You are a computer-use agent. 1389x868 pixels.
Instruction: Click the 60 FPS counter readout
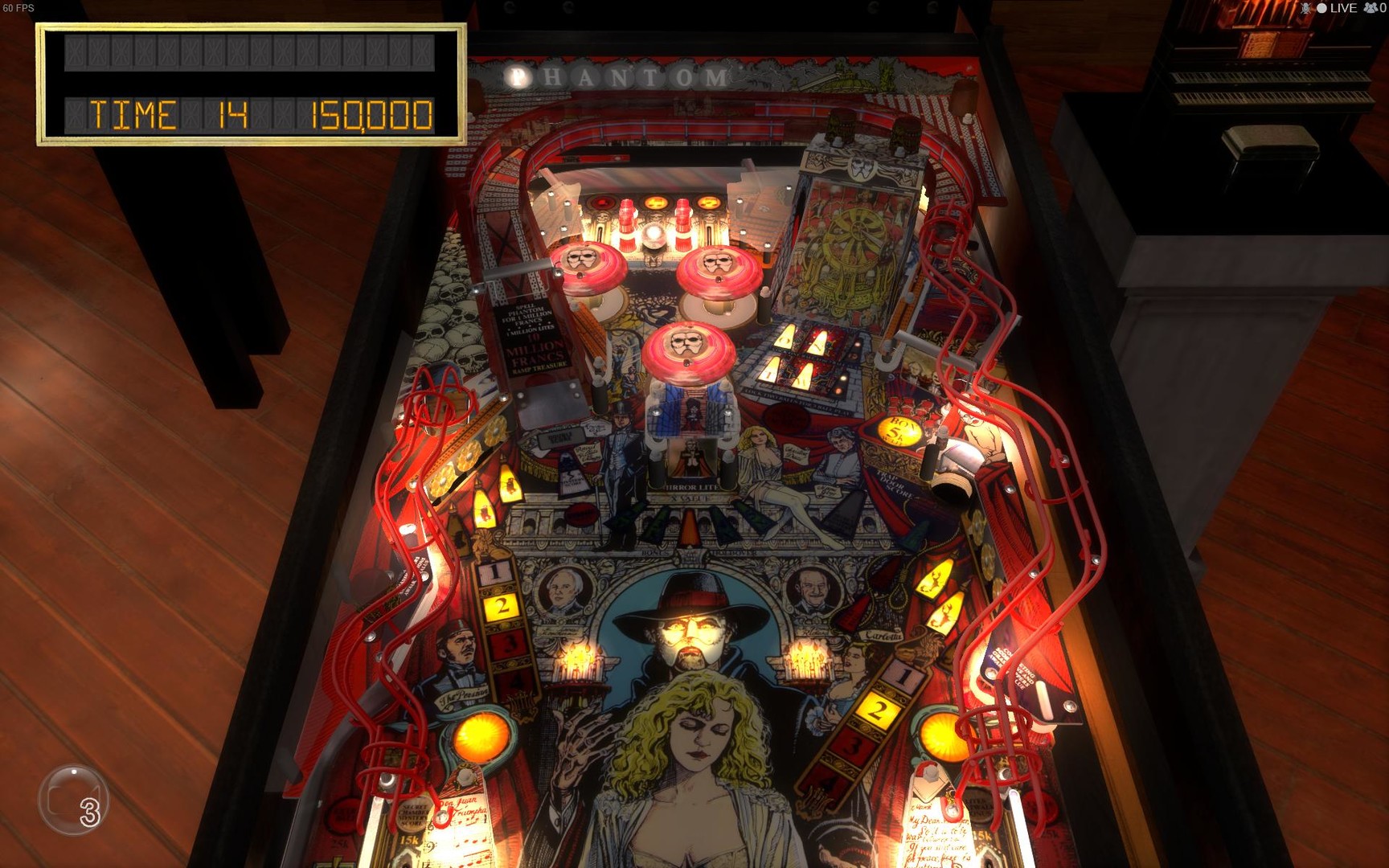(x=18, y=6)
